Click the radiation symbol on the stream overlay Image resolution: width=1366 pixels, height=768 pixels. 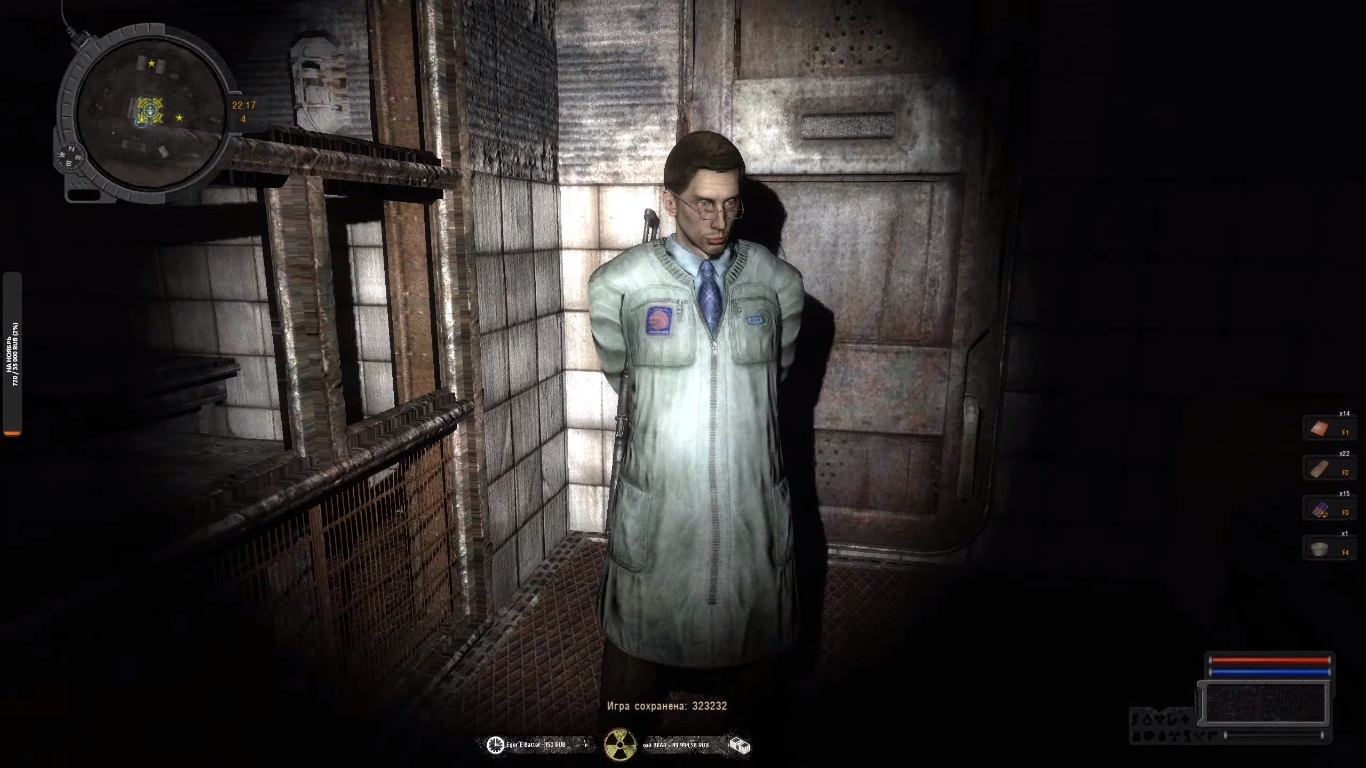point(620,744)
